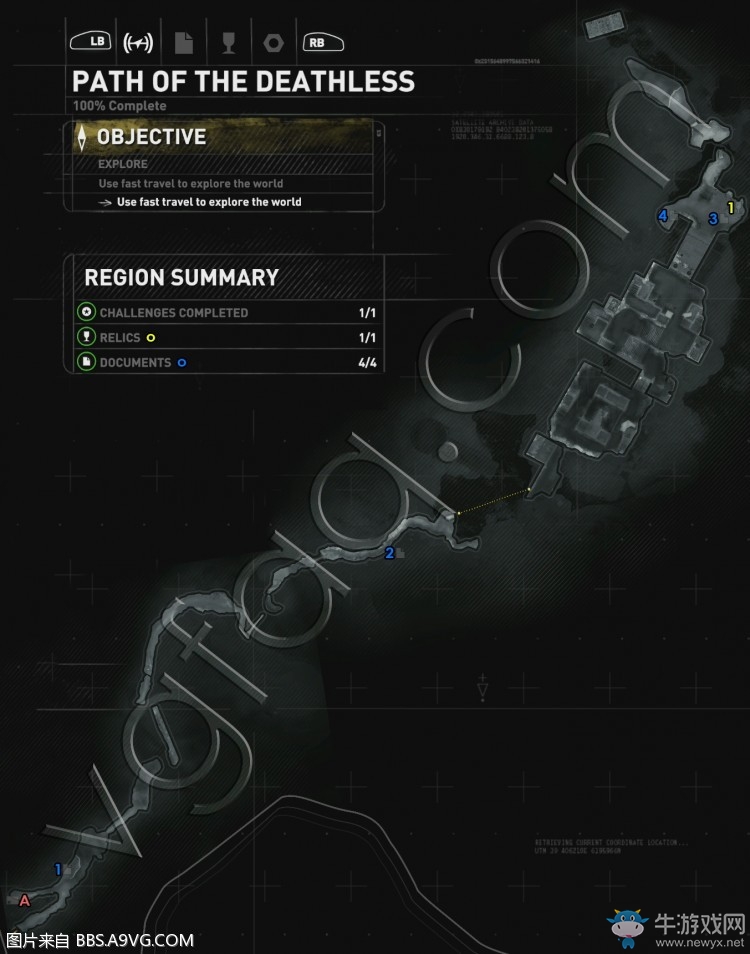This screenshot has width=750, height=954.
Task: Click blue document marker 2 on map
Action: click(x=390, y=553)
